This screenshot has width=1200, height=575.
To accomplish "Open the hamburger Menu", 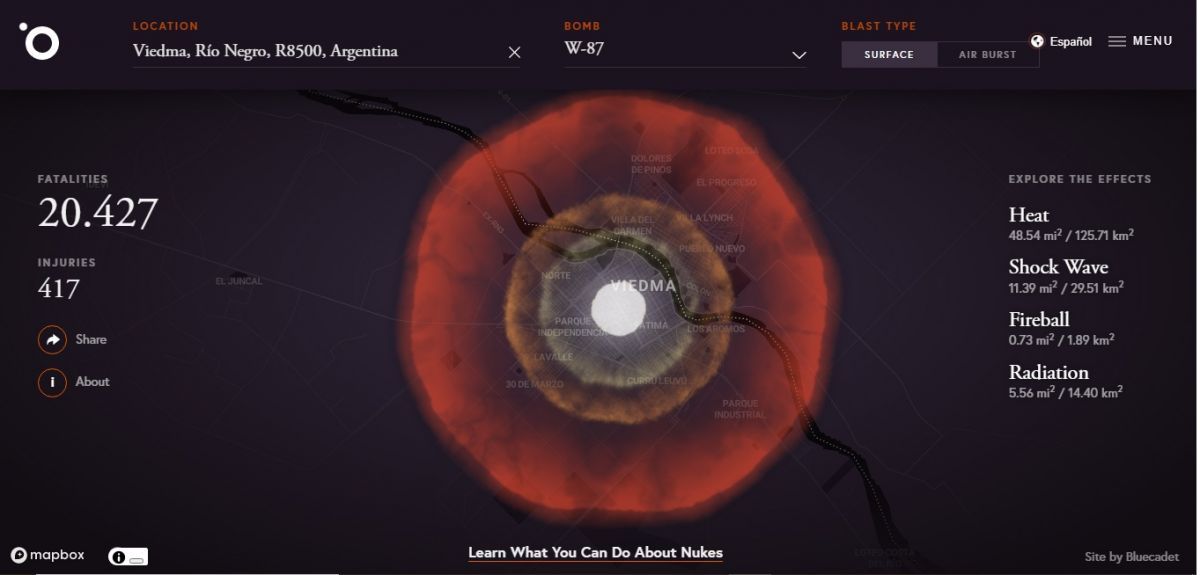I will tap(1140, 42).
